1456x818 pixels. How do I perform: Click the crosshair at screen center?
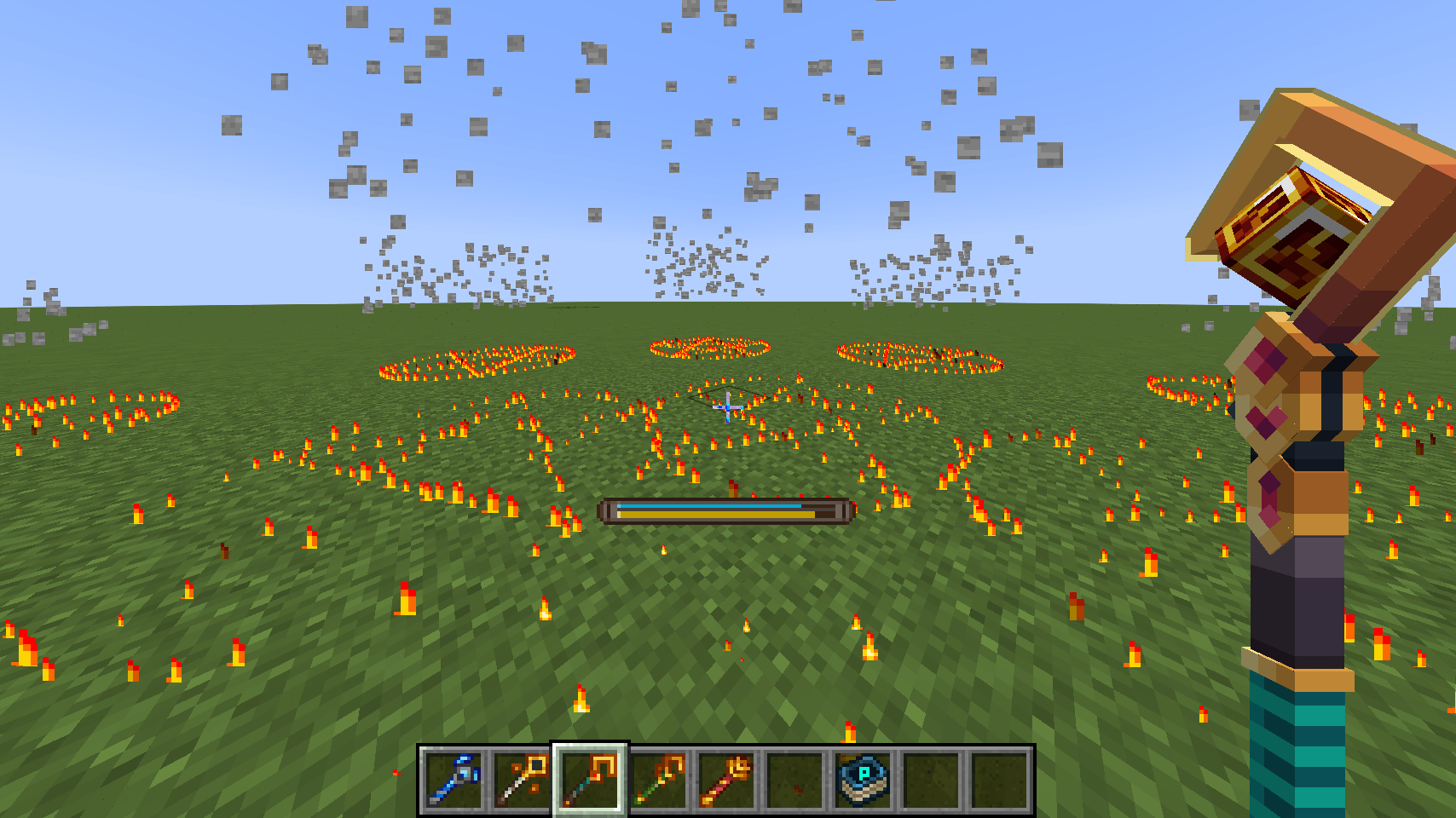pos(726,406)
